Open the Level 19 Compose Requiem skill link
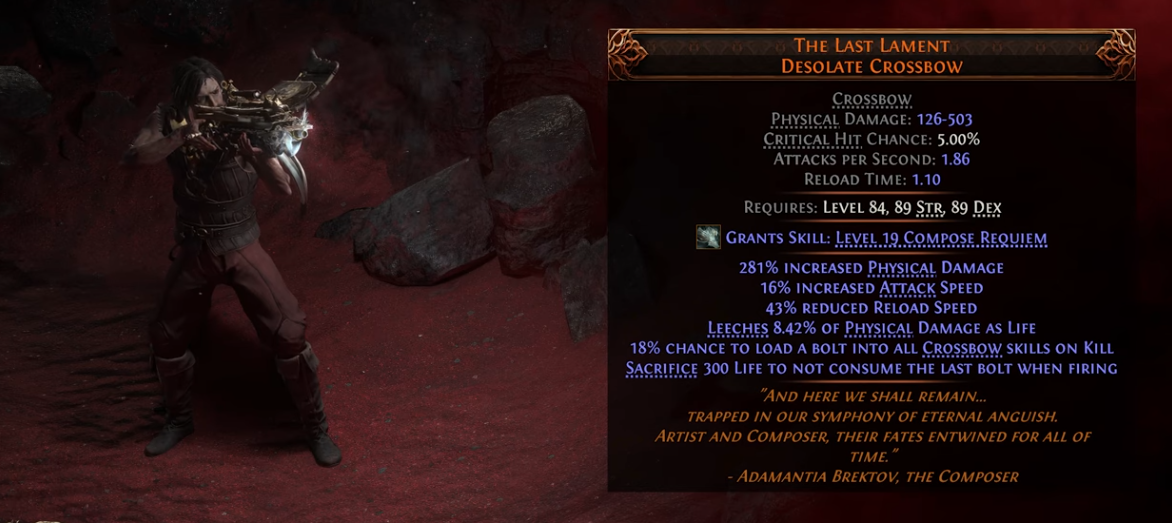Viewport: 1172px width, 523px height. [x=941, y=238]
